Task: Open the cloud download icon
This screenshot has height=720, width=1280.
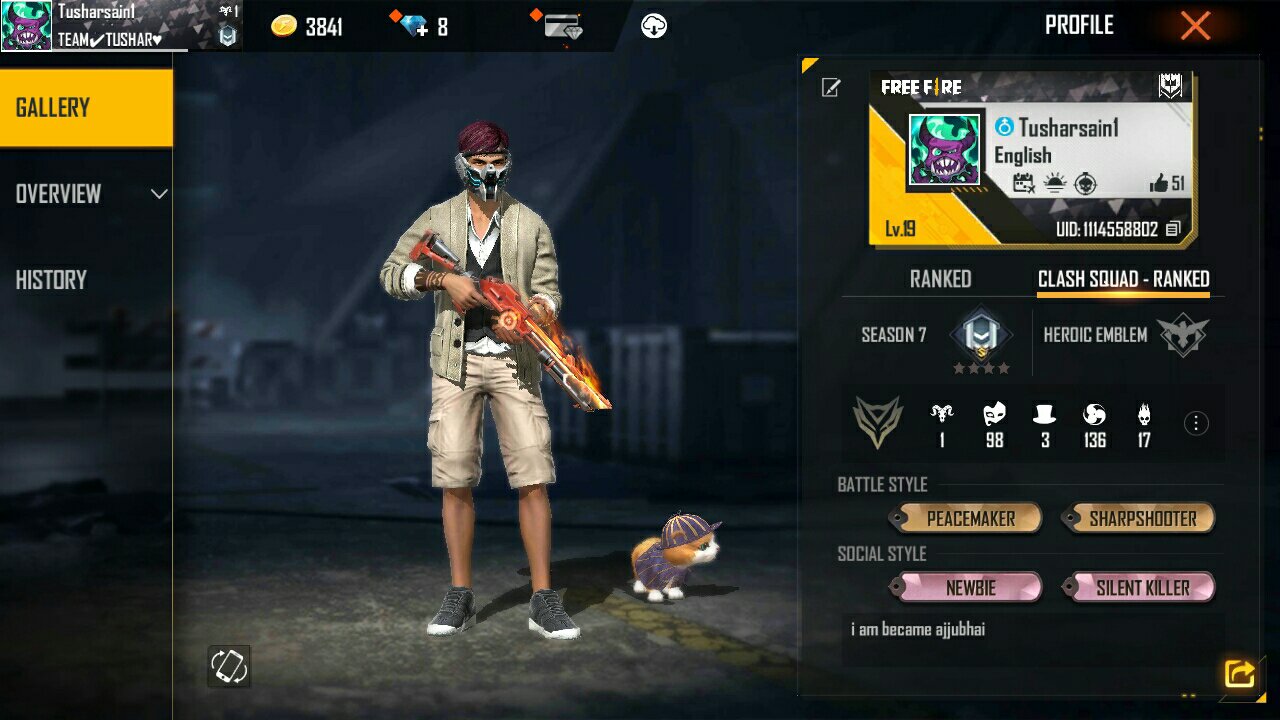Action: 654,26
